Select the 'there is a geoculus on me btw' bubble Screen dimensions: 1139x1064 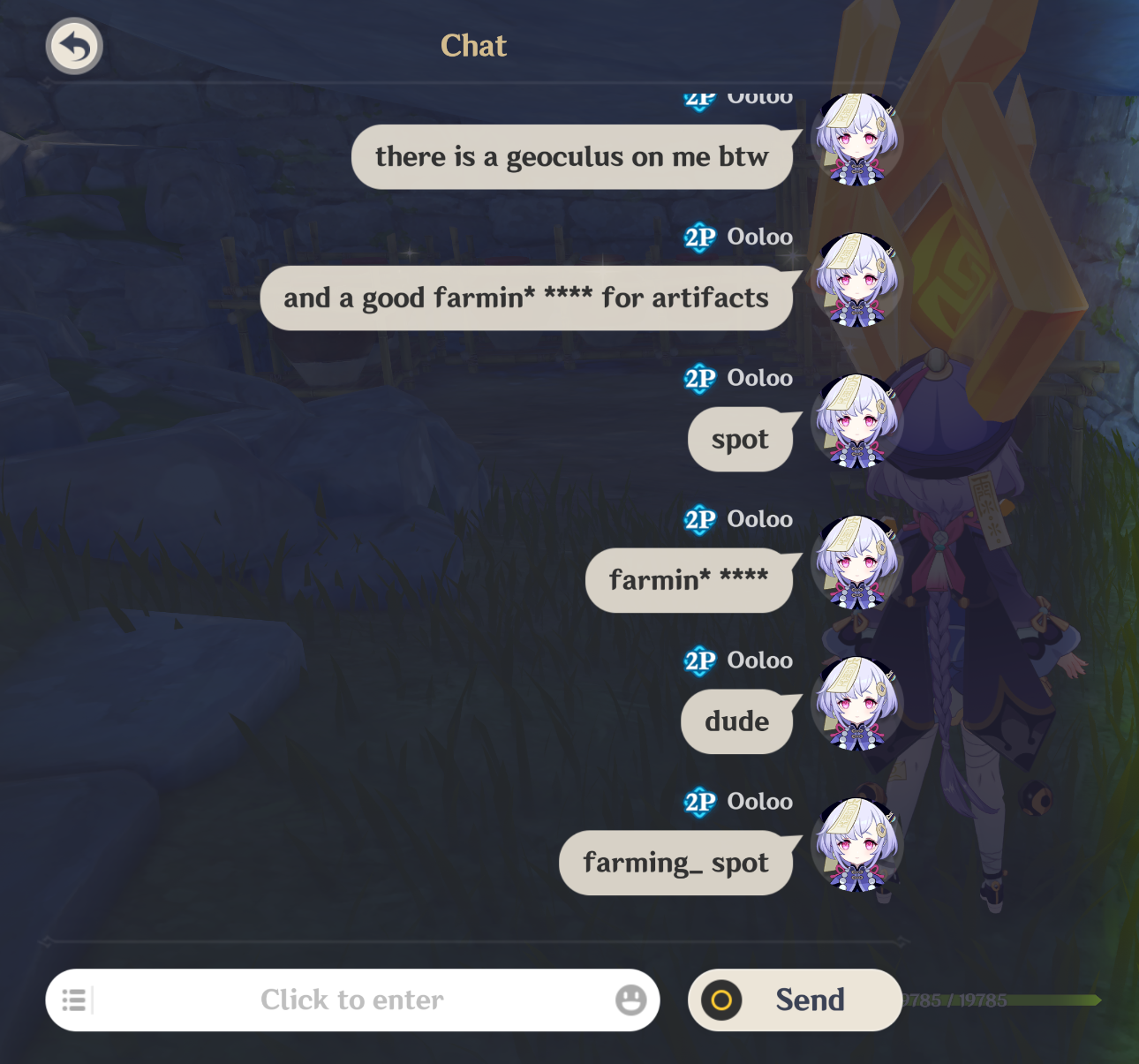click(x=571, y=156)
